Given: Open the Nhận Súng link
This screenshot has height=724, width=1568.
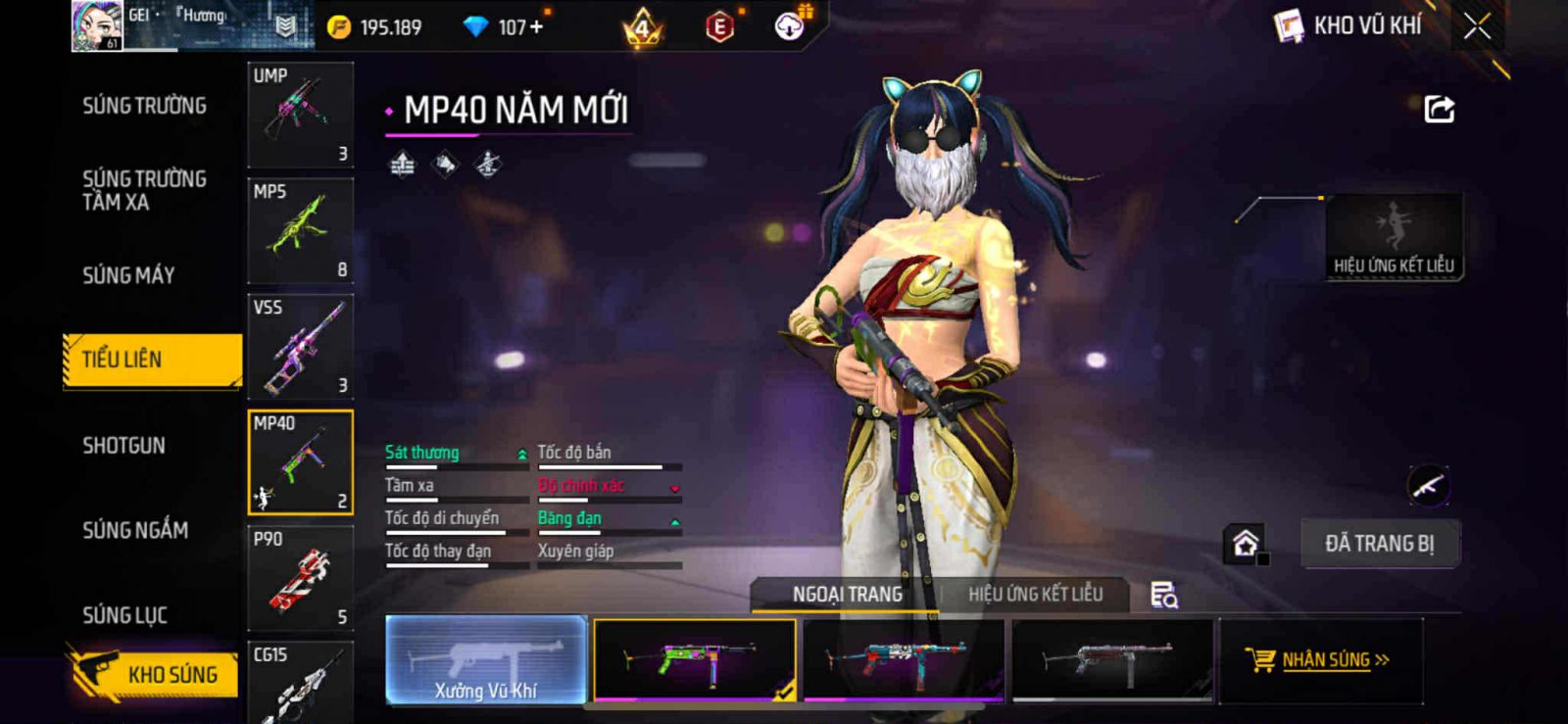Looking at the screenshot, I should pyautogui.click(x=1325, y=659).
